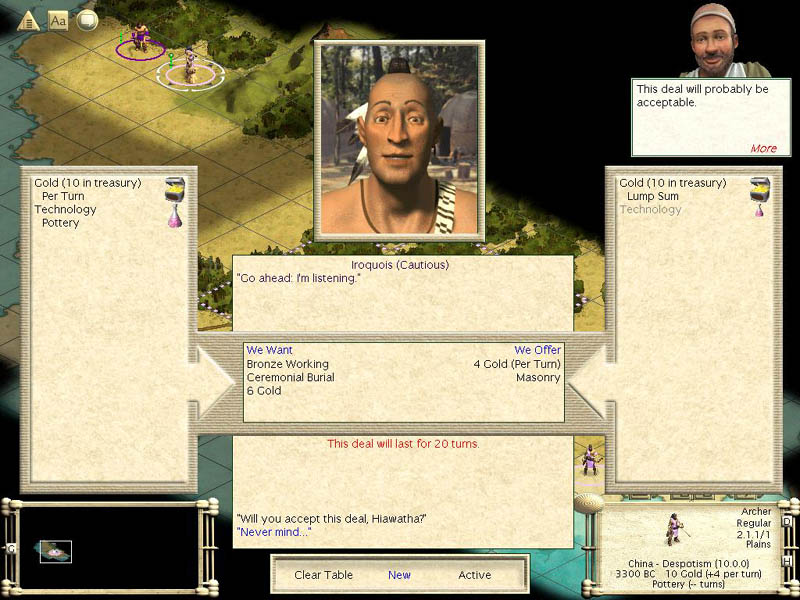Add Pottery technology to the deal
800x600 pixels.
click(x=60, y=223)
